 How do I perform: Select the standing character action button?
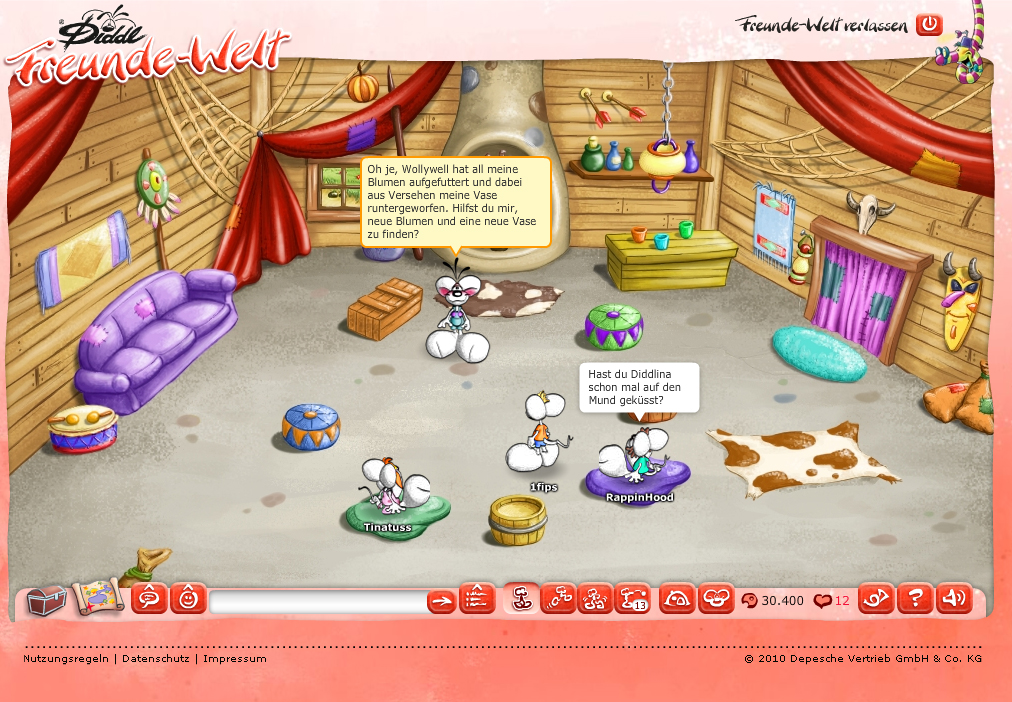coord(520,598)
